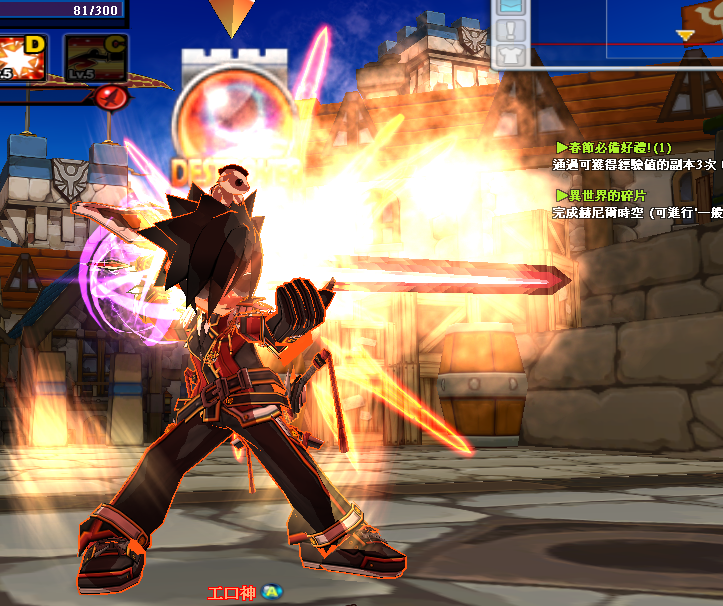Image resolution: width=723 pixels, height=606 pixels.
Task: Click the red sword emblem orb
Action: click(111, 97)
